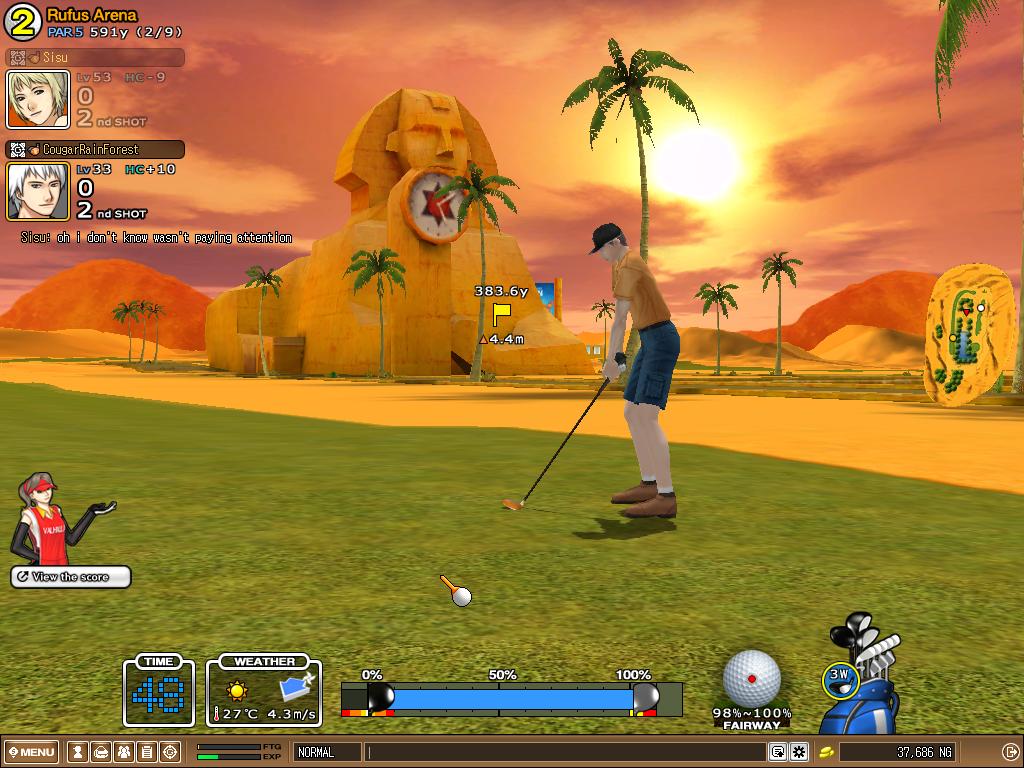Click the chat text input field

[565, 752]
